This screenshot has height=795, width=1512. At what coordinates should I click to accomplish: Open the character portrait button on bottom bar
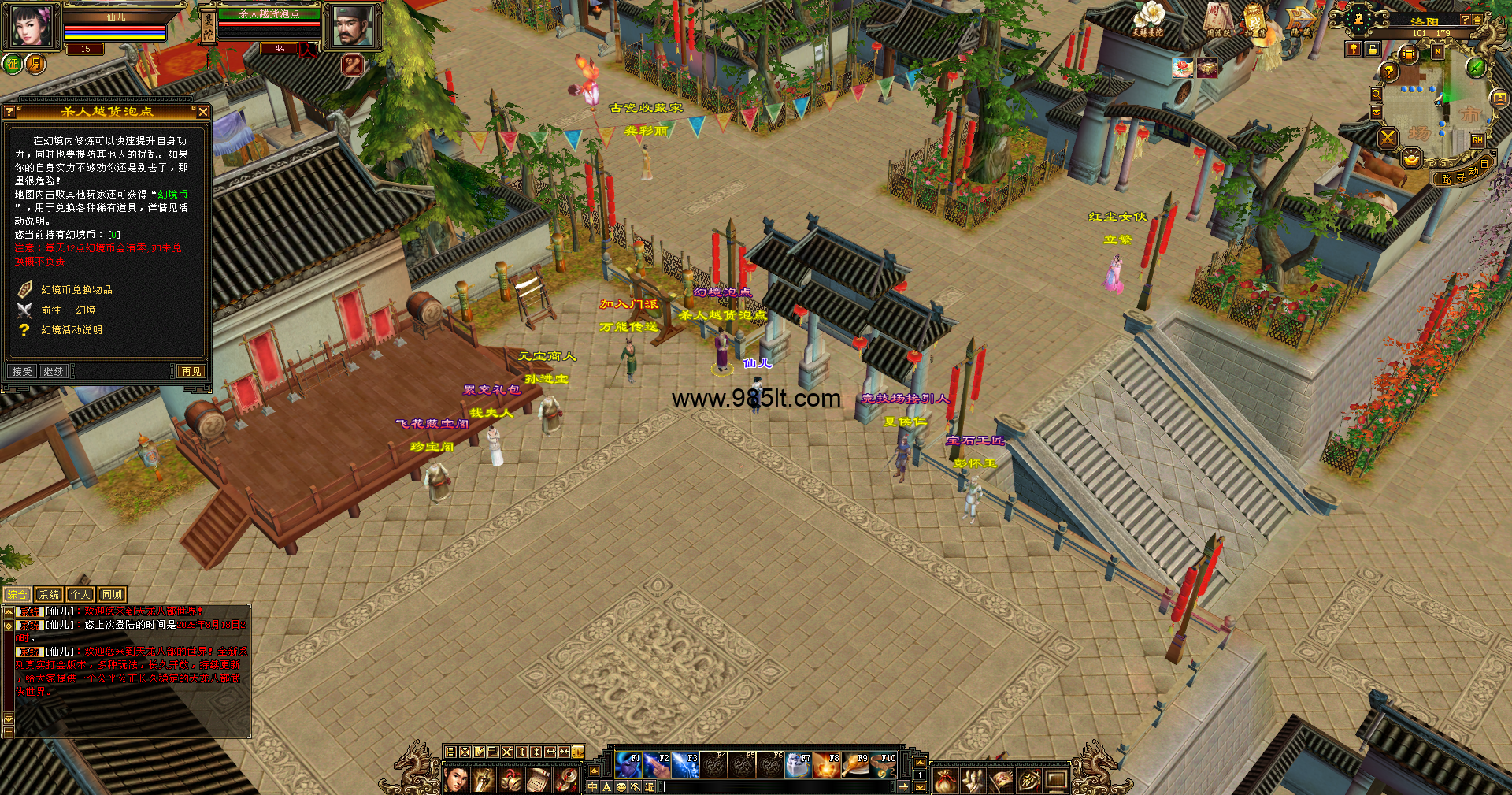click(x=457, y=780)
